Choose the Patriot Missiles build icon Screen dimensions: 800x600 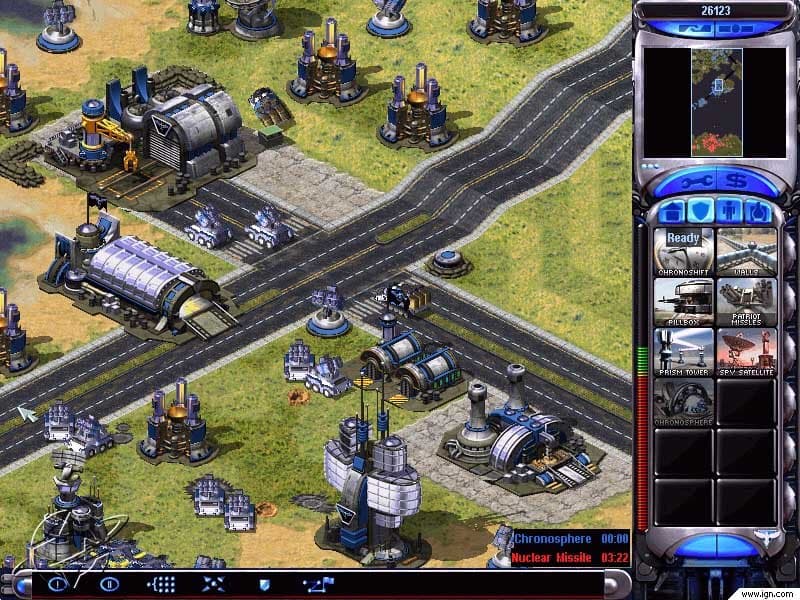click(x=746, y=300)
